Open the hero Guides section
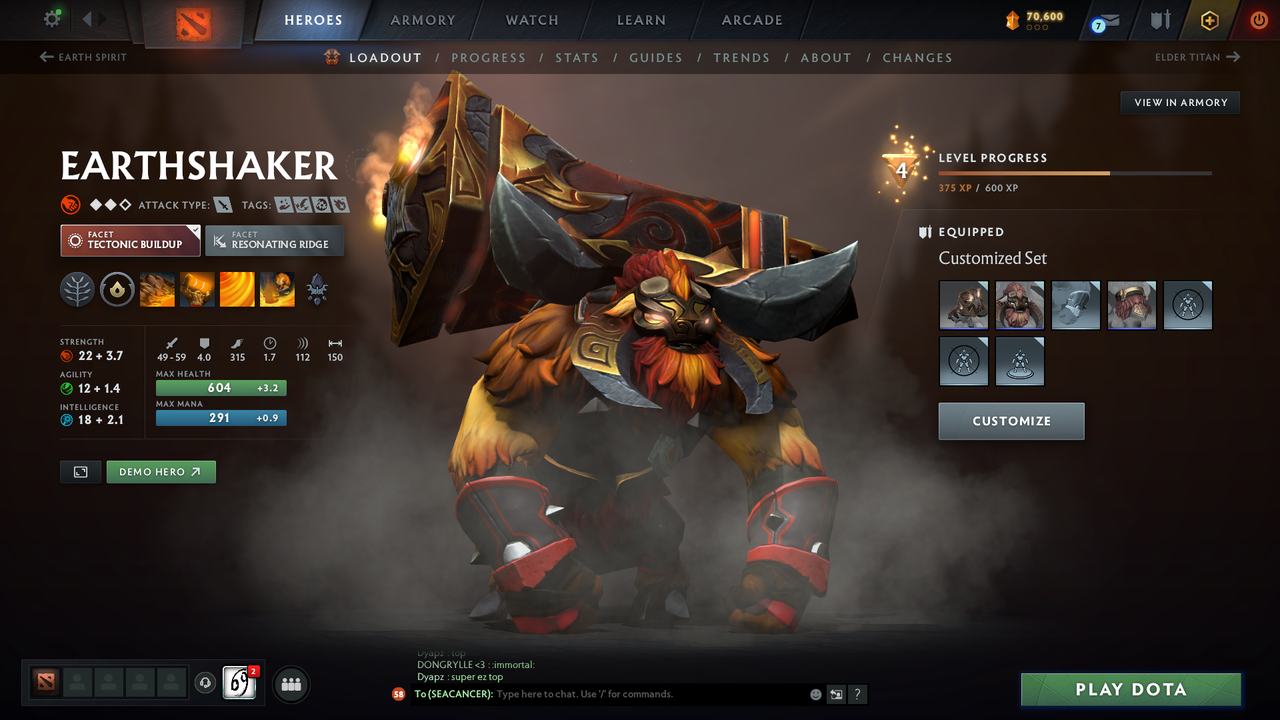This screenshot has width=1280, height=720. coord(656,58)
